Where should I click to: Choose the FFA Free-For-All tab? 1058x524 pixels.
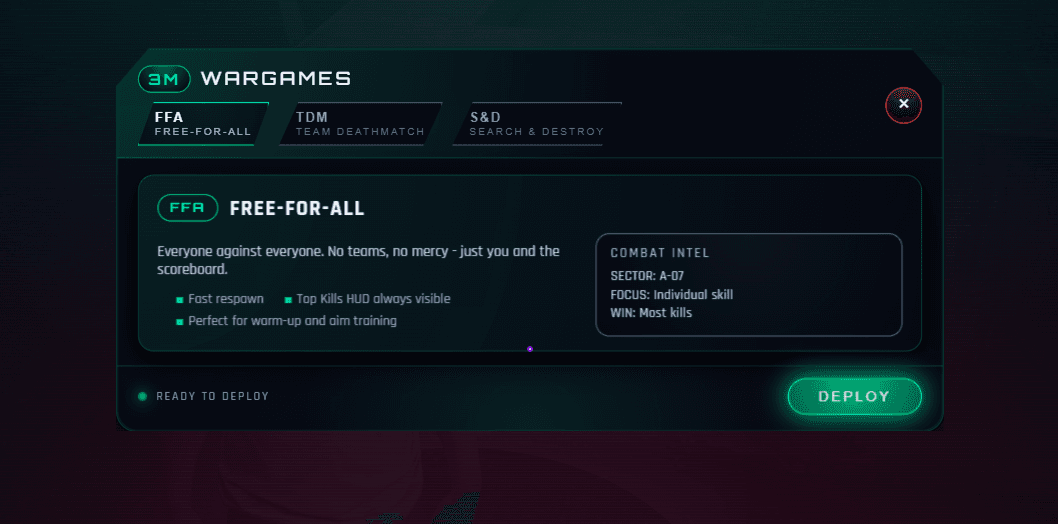point(203,124)
